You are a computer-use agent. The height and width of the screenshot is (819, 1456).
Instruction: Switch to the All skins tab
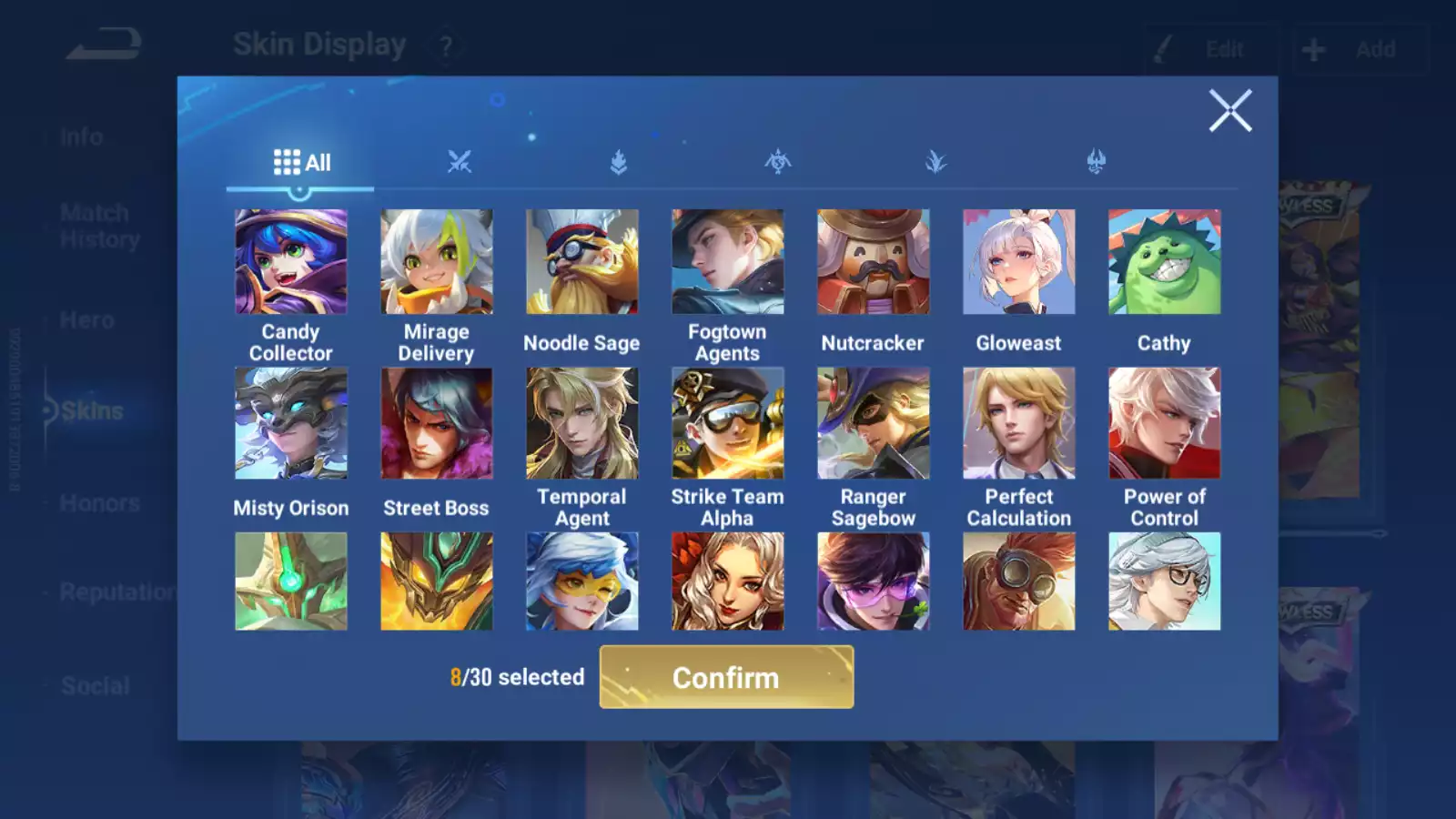coord(301,163)
